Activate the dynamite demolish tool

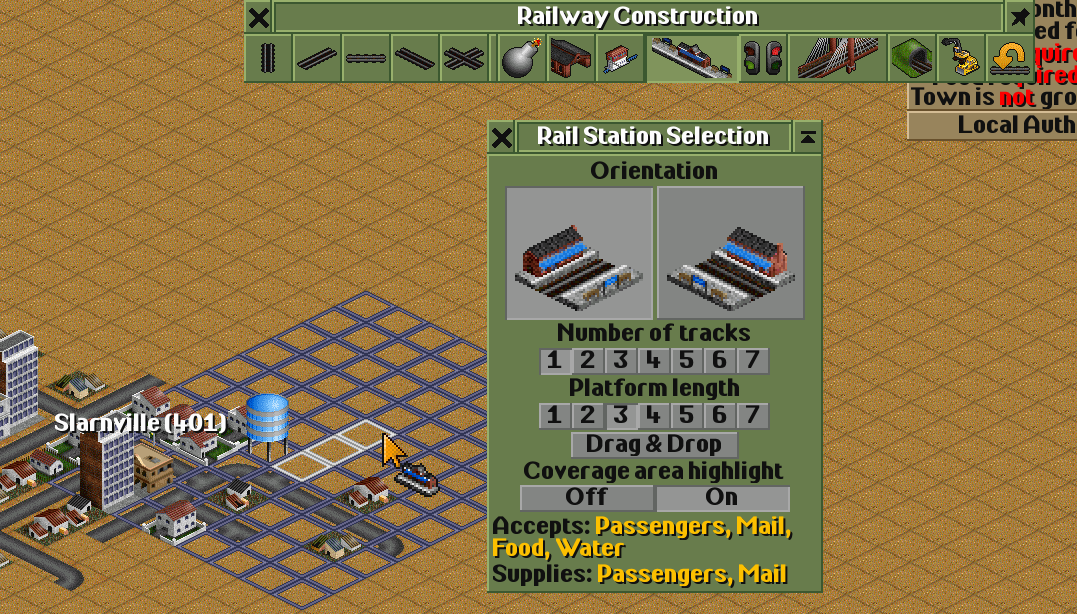tap(522, 59)
